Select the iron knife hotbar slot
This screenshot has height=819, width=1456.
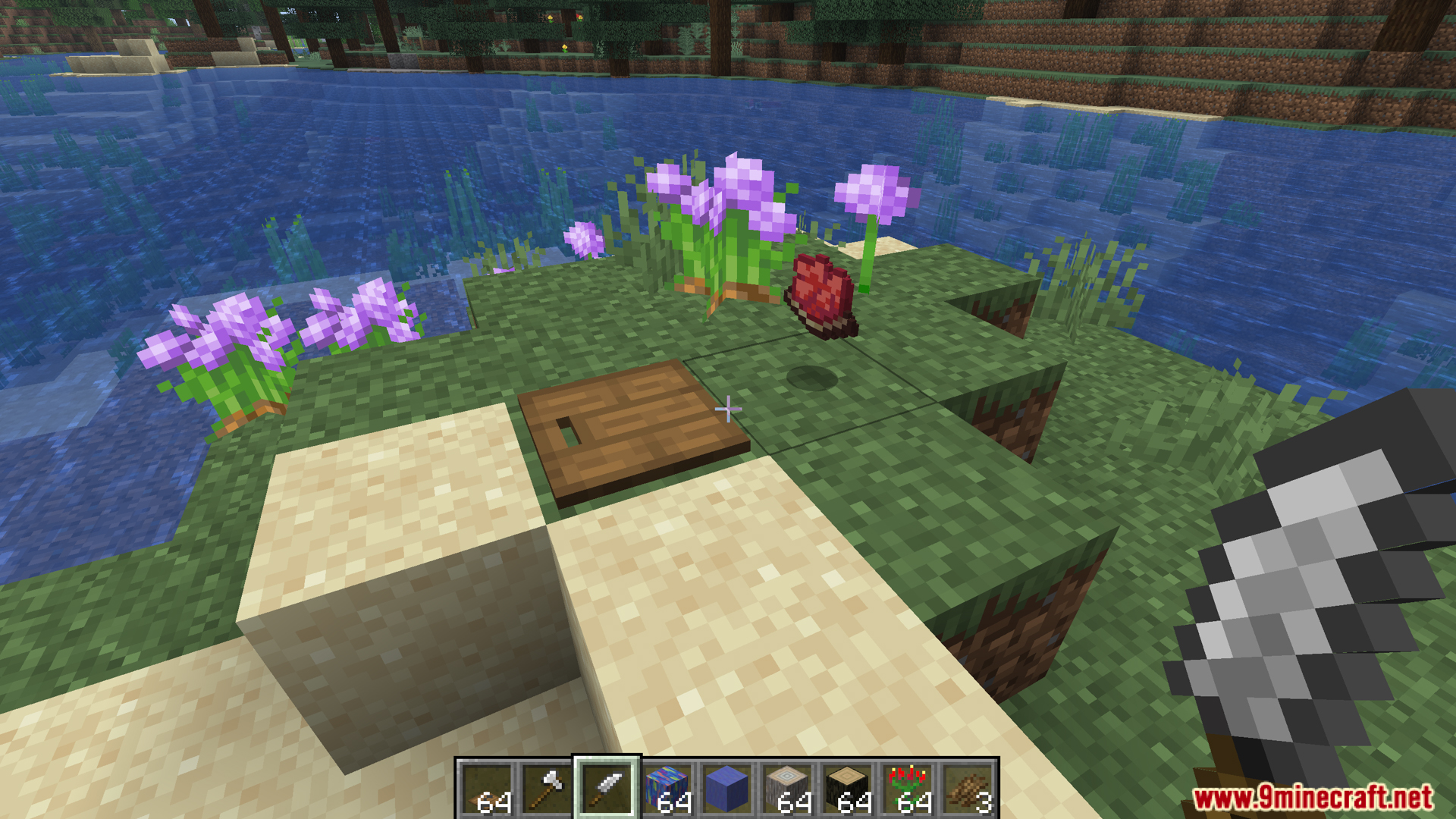607,789
